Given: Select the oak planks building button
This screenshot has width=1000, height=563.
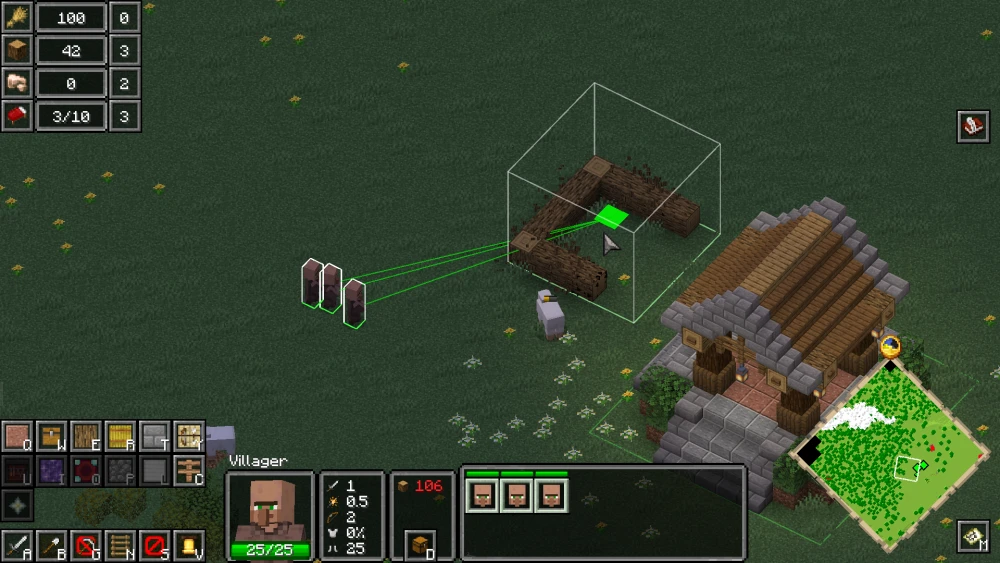Looking at the screenshot, I should [x=85, y=437].
